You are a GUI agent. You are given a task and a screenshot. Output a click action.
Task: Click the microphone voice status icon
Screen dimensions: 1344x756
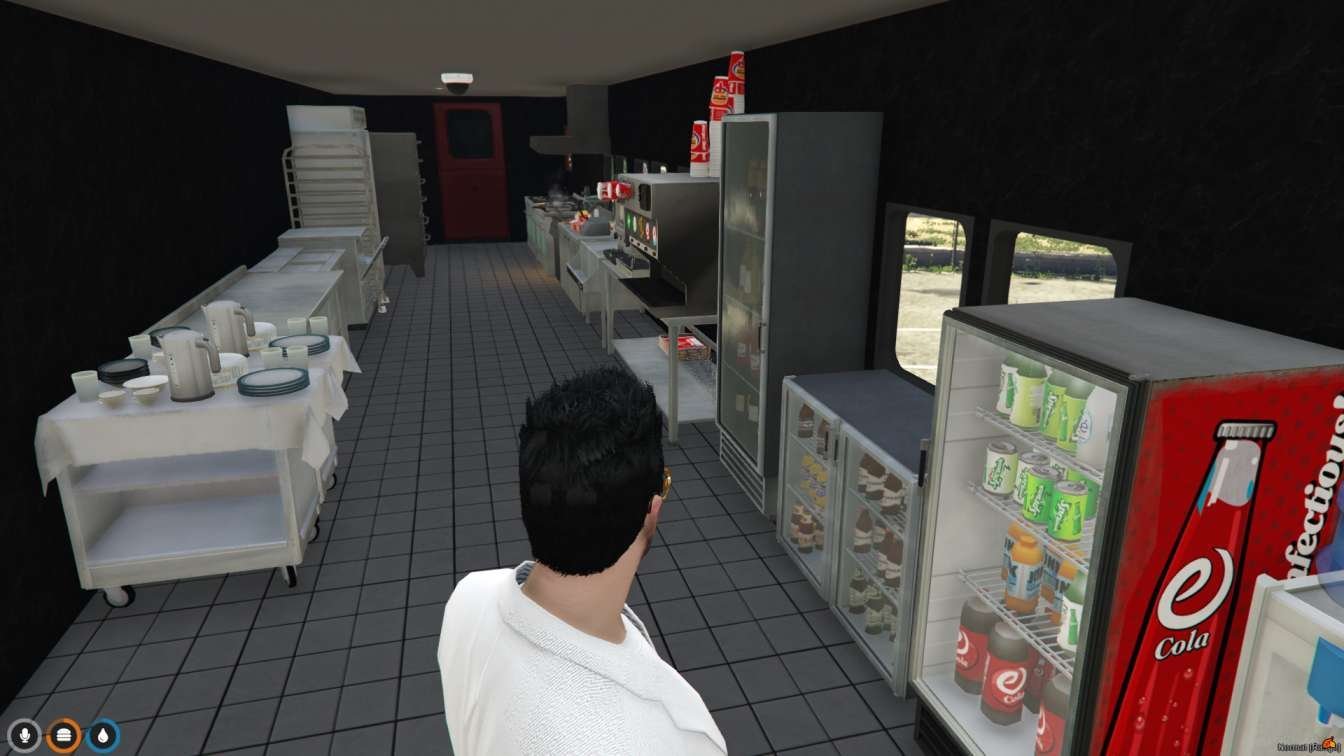tap(24, 736)
